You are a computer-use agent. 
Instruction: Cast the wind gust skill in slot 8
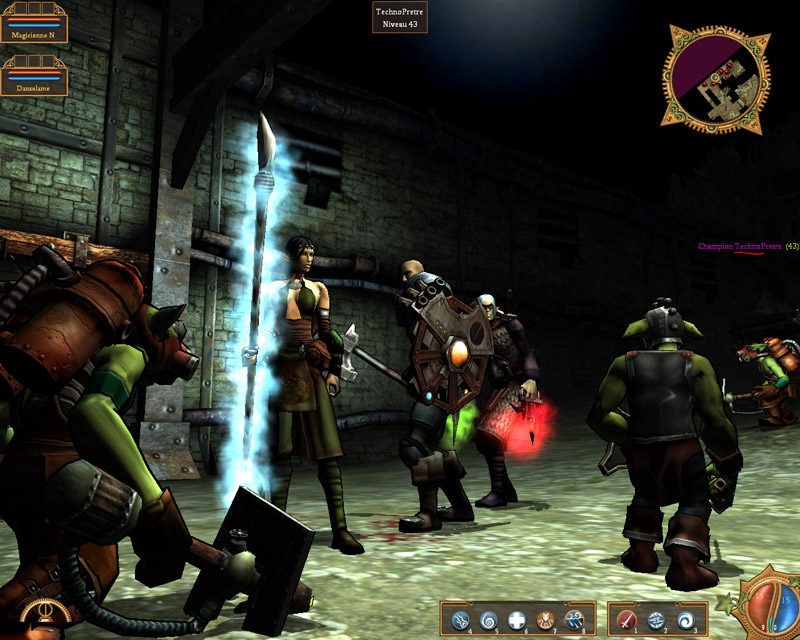(x=574, y=620)
